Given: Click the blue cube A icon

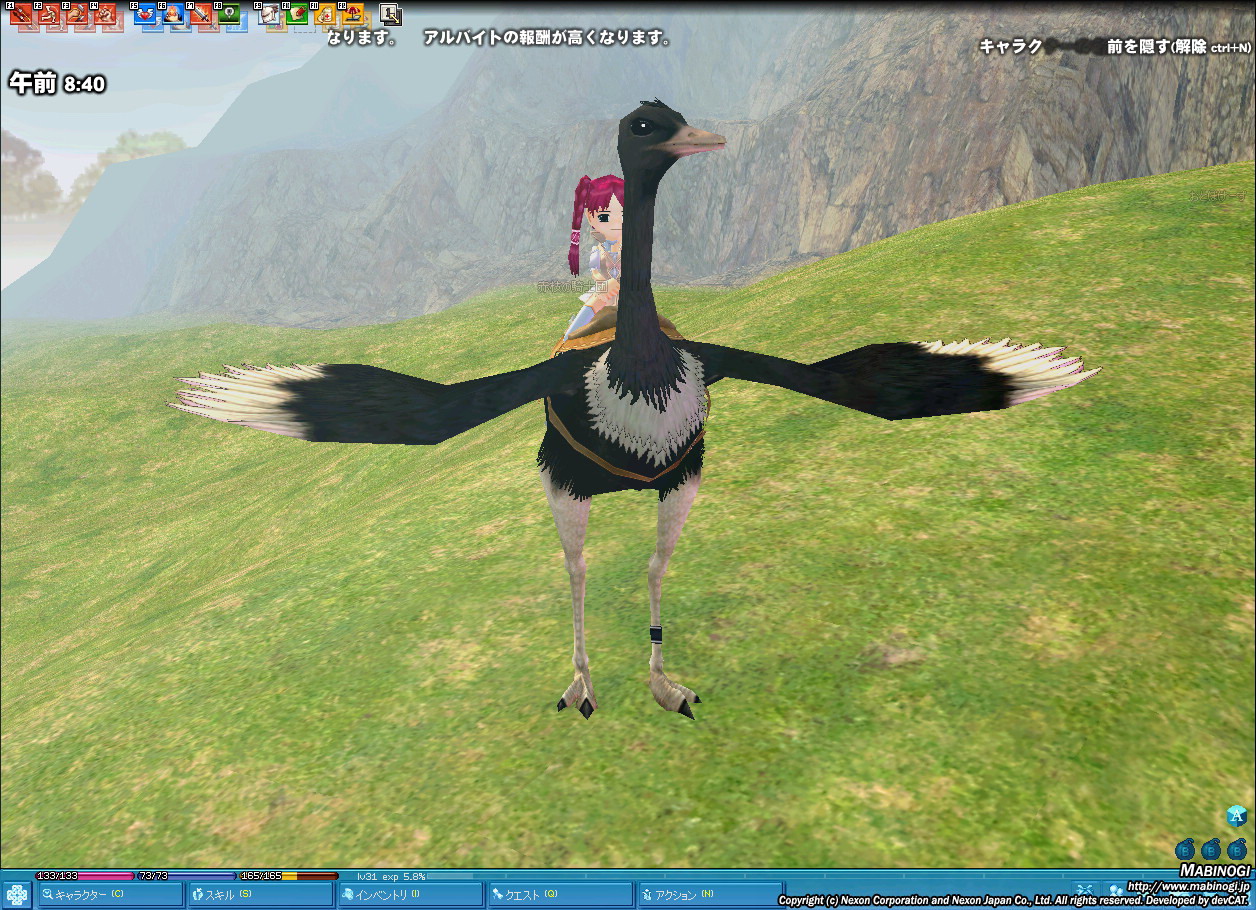Looking at the screenshot, I should [x=1237, y=816].
